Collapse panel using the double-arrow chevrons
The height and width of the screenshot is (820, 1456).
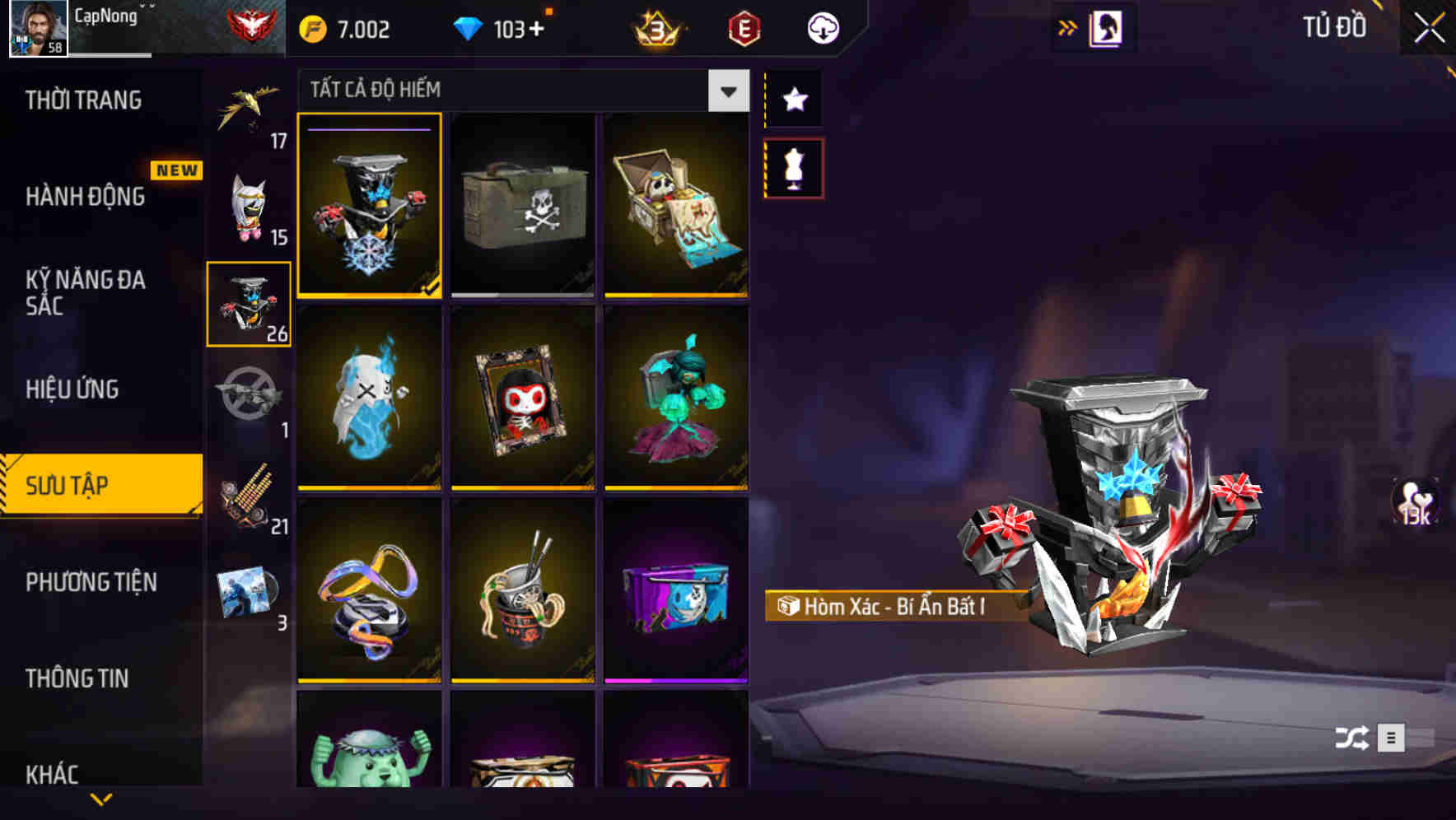(1068, 27)
